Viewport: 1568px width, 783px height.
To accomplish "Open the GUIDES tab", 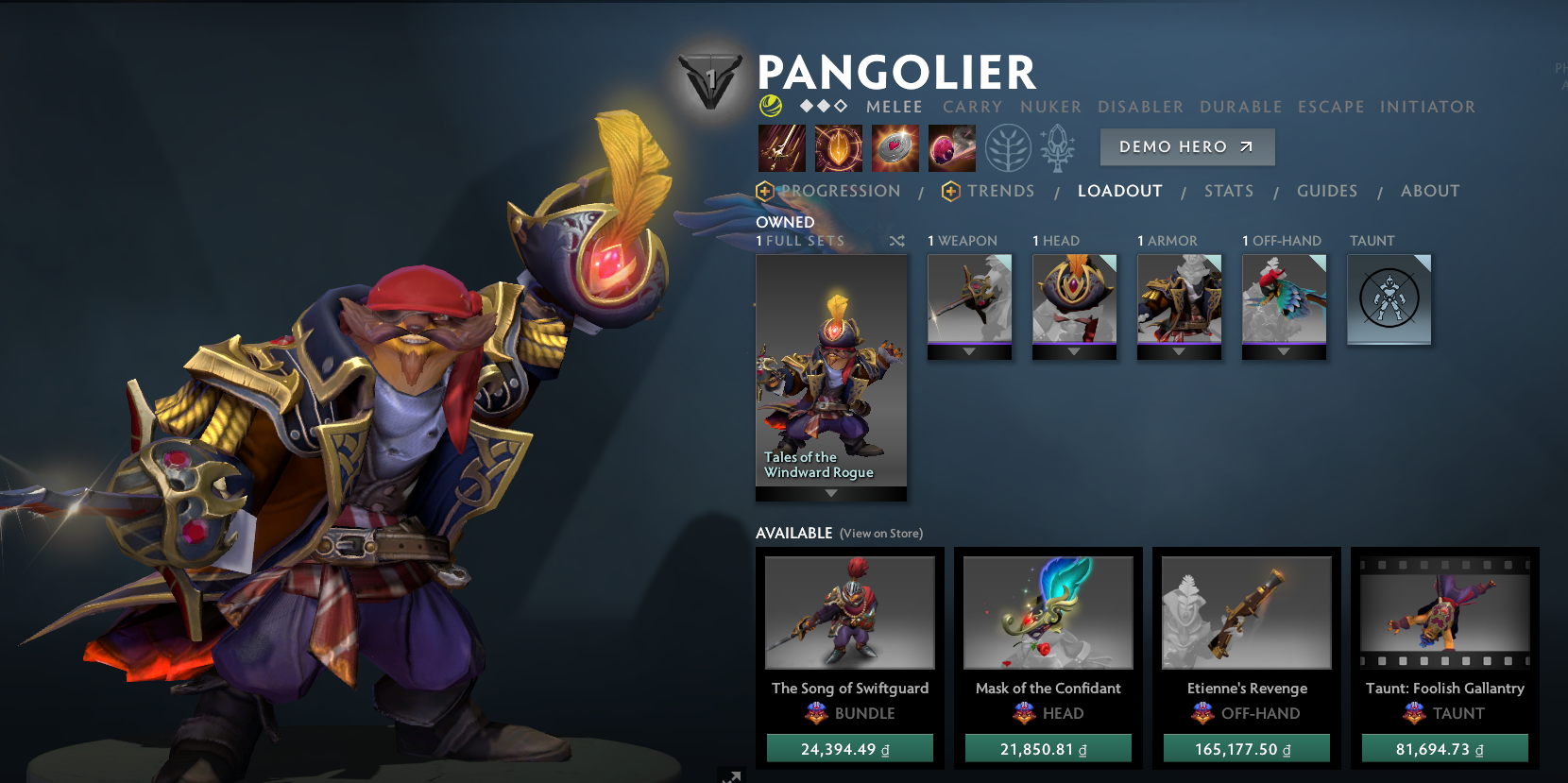I will pos(1327,191).
